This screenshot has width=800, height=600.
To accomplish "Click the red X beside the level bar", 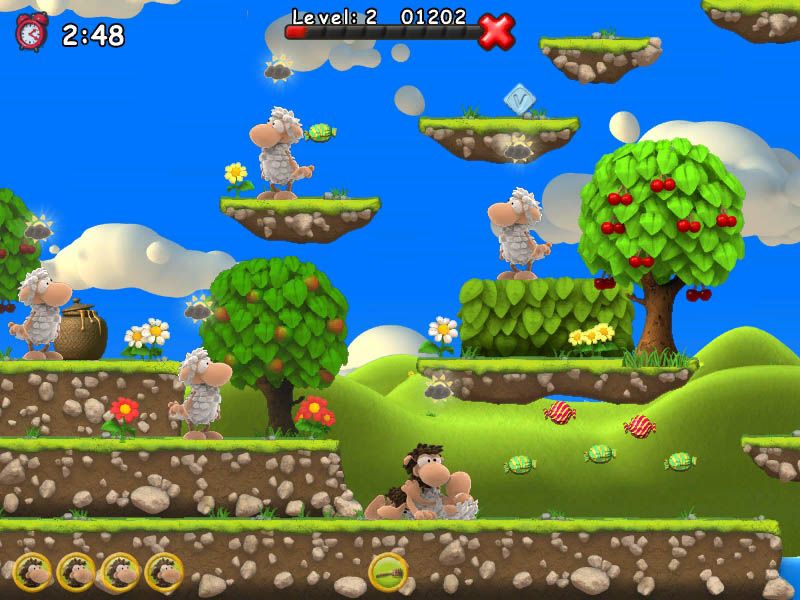I will [x=496, y=31].
